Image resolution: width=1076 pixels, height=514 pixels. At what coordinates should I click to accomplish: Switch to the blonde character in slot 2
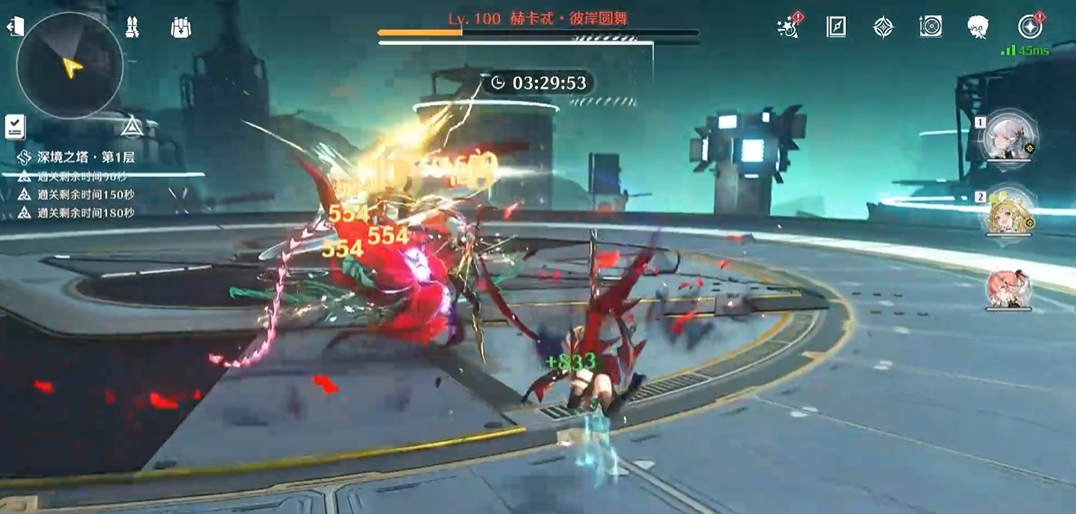[1010, 211]
